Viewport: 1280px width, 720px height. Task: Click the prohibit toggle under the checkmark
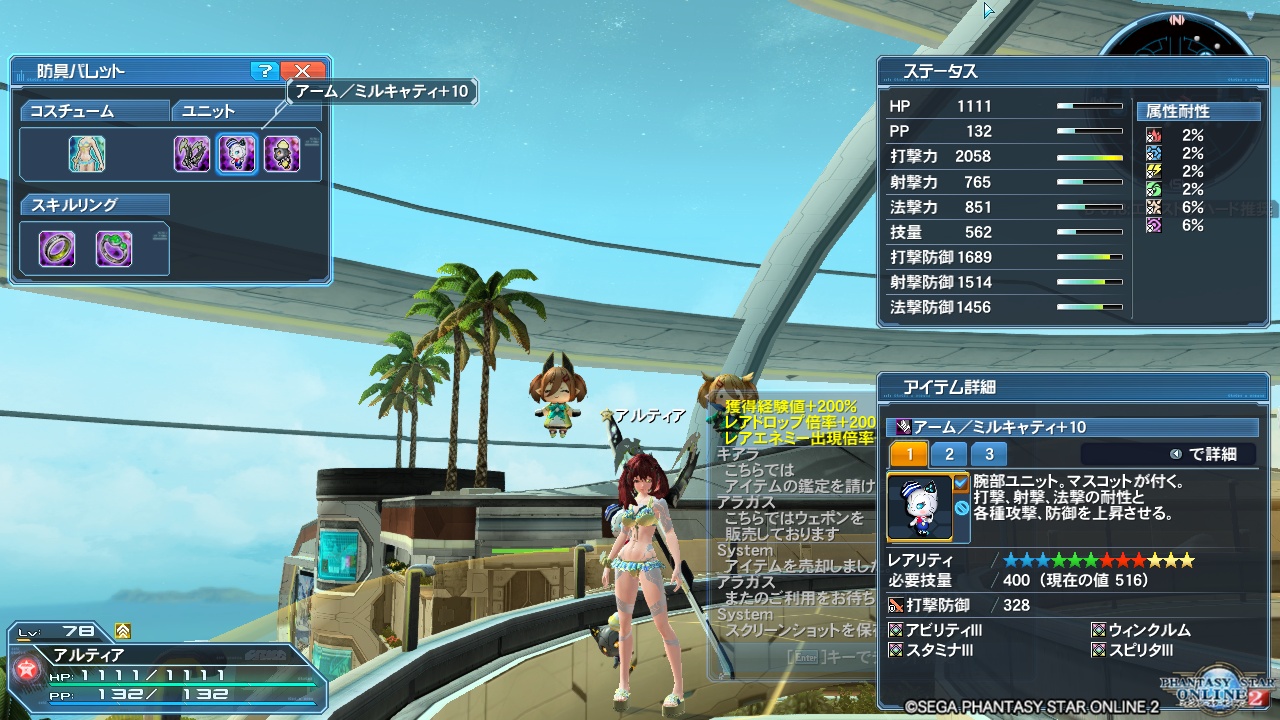pos(962,508)
